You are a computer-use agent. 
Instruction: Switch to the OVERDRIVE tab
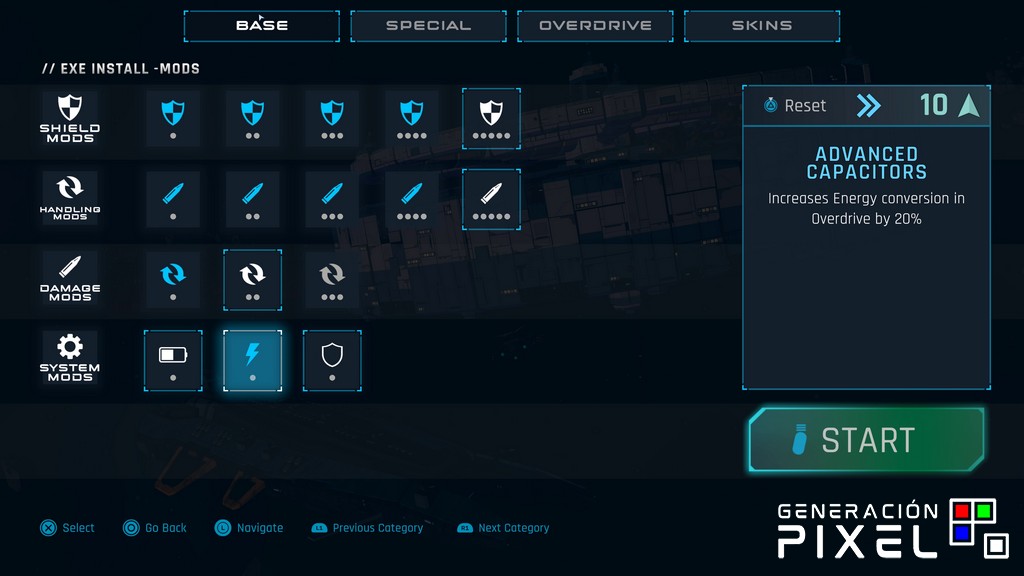coord(595,26)
